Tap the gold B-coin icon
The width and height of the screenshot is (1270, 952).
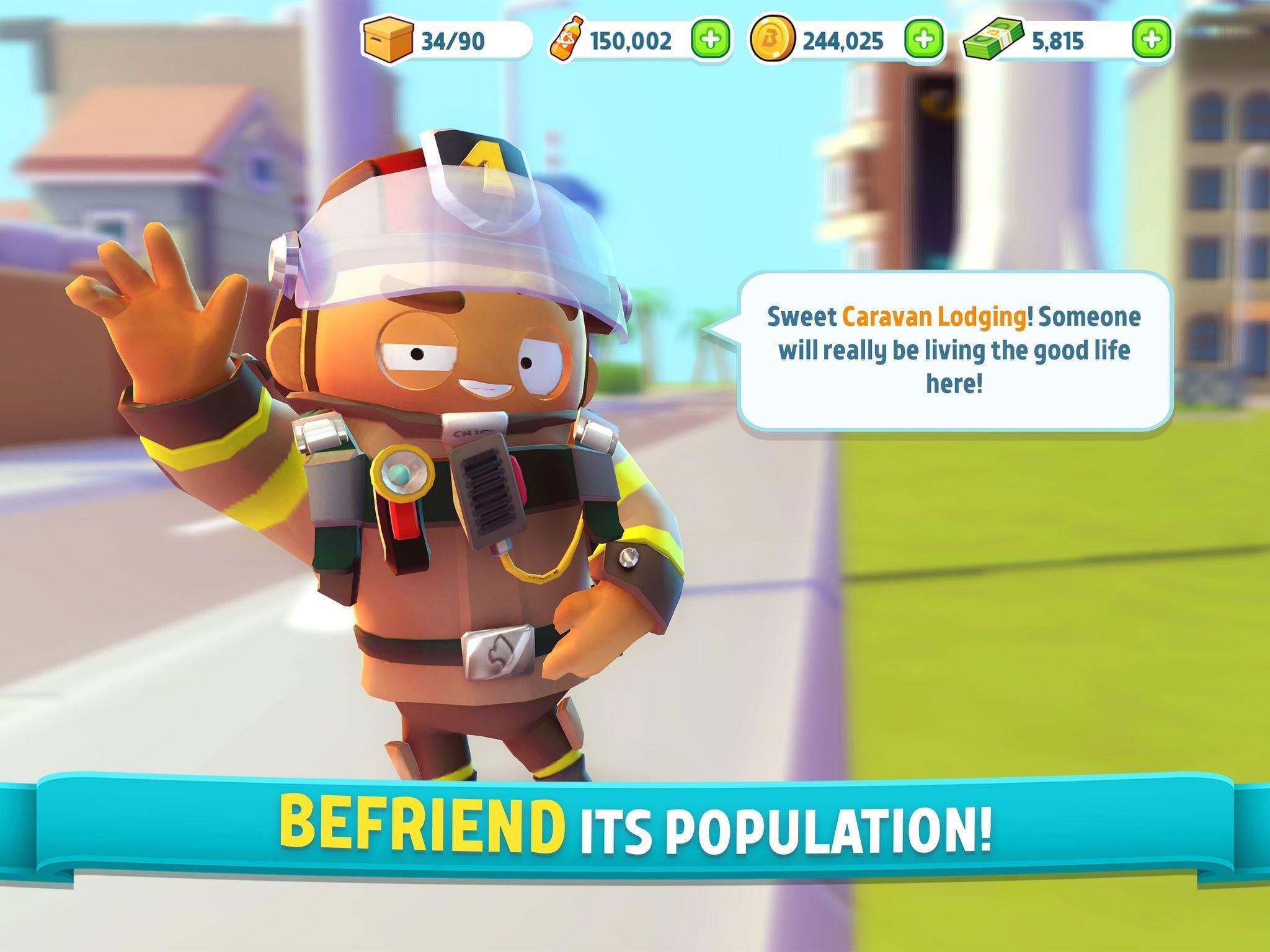(773, 39)
